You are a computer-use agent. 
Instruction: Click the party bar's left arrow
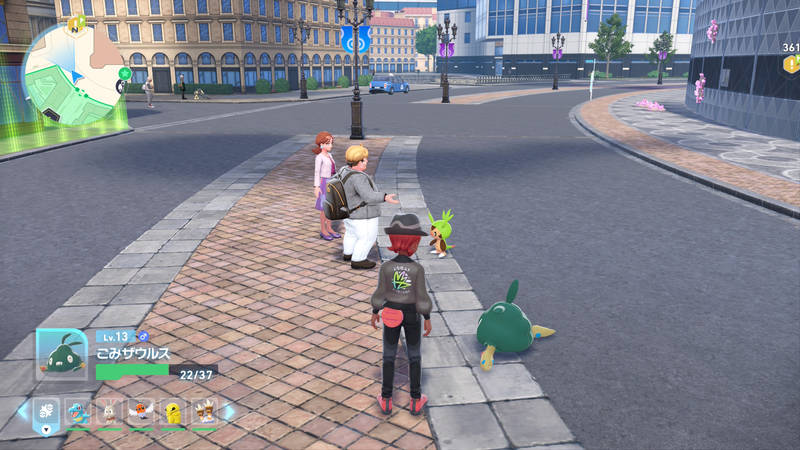23,410
